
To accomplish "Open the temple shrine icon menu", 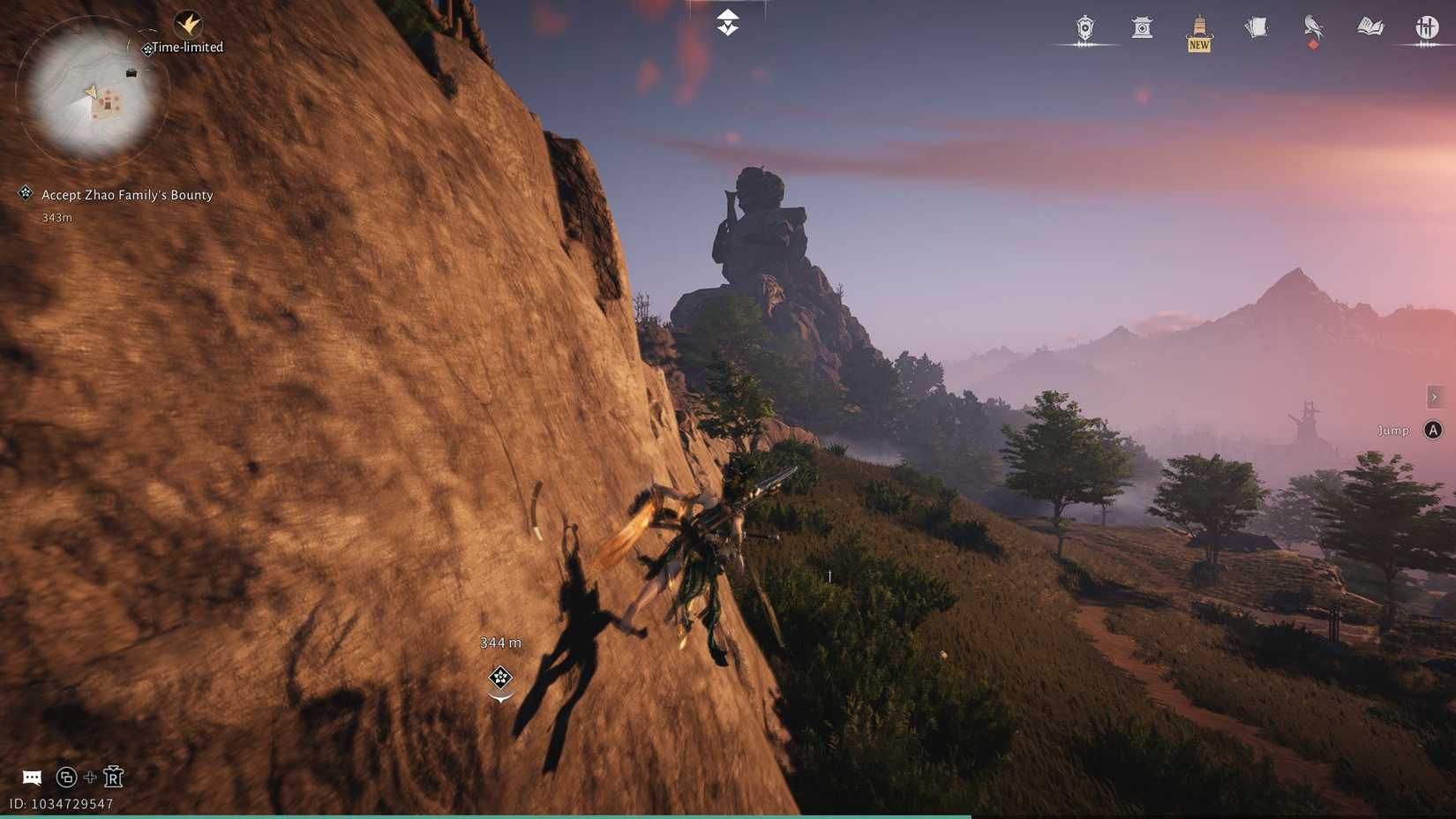I will click(1142, 28).
